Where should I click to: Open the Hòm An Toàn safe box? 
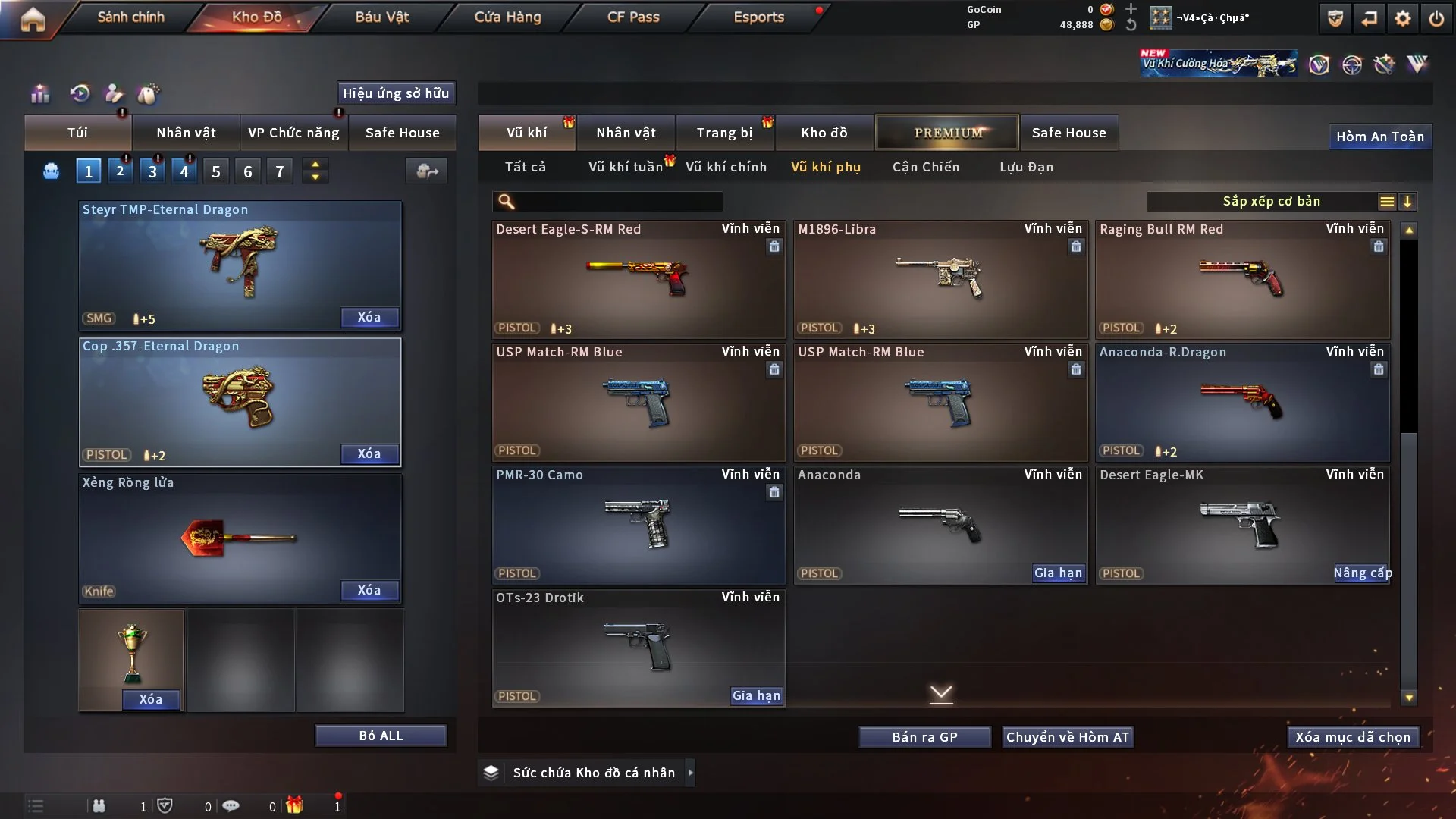pyautogui.click(x=1379, y=136)
